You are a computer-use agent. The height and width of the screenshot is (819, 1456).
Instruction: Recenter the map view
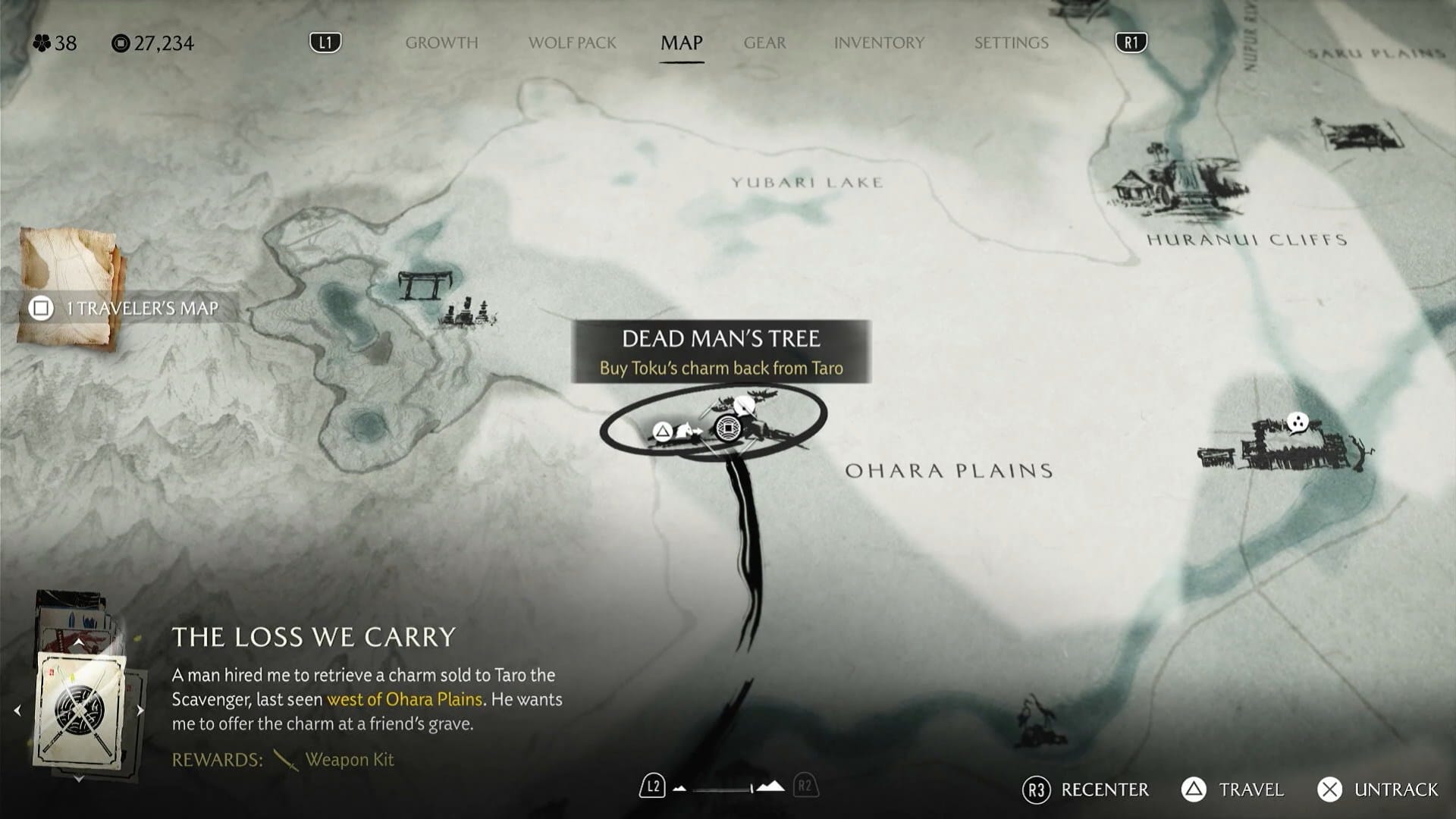point(1086,789)
